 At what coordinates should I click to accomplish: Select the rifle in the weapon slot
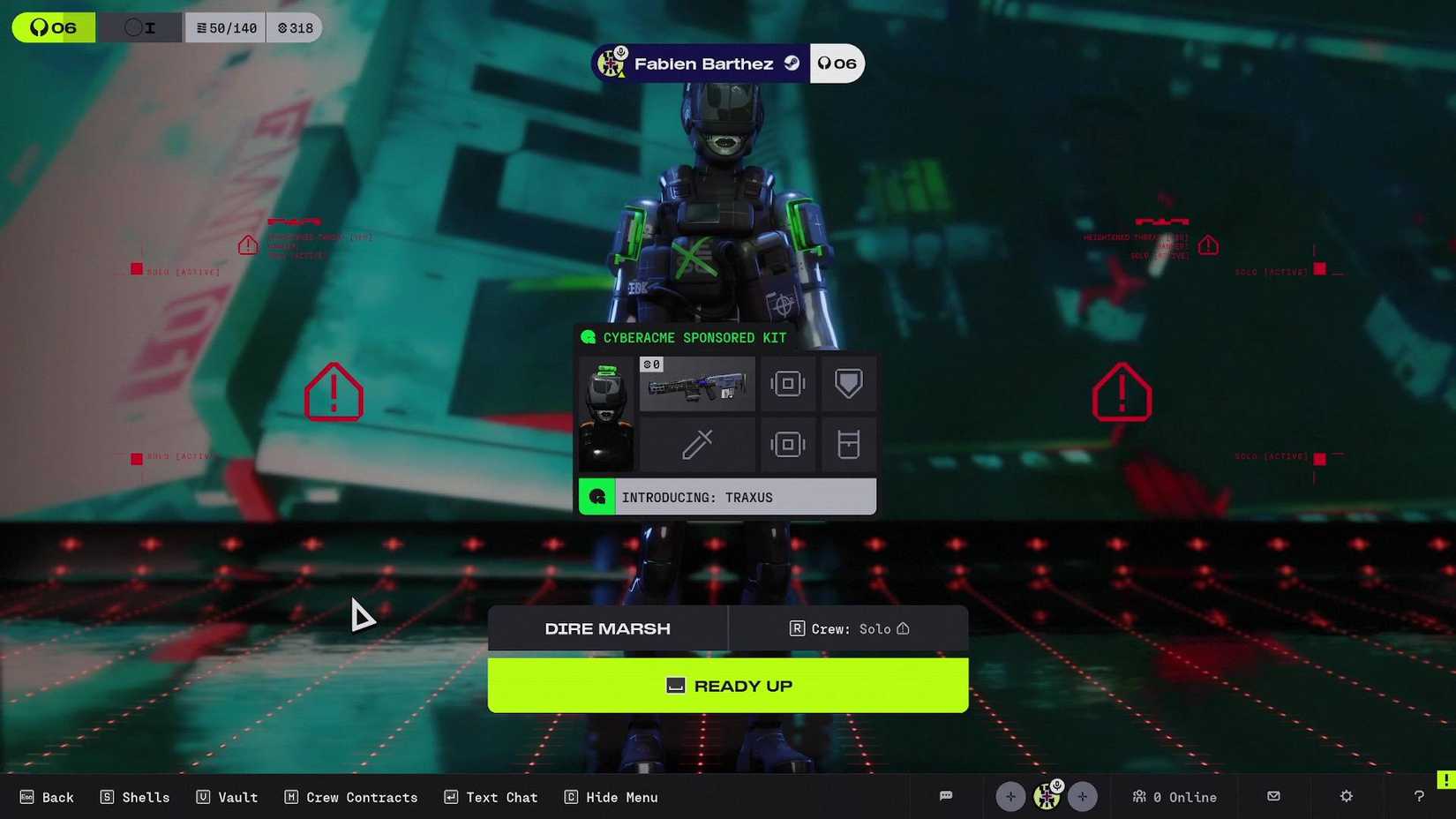coord(697,383)
